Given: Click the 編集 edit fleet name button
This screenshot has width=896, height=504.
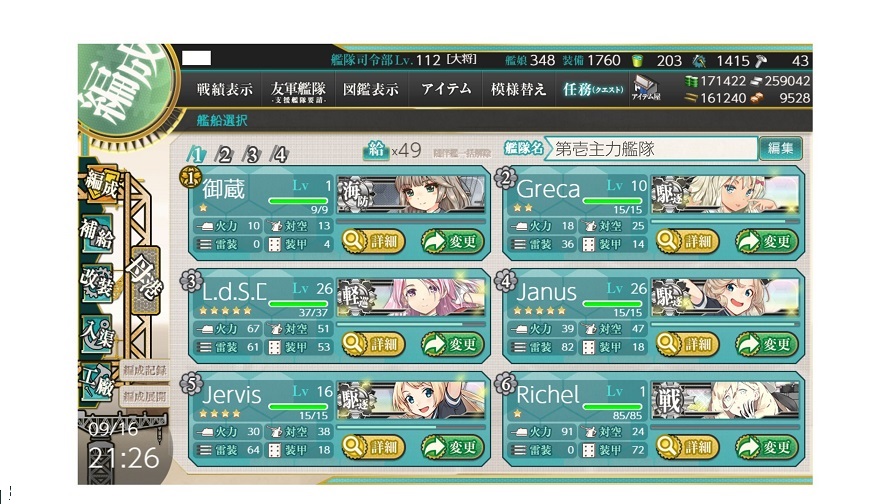Looking at the screenshot, I should [x=780, y=149].
